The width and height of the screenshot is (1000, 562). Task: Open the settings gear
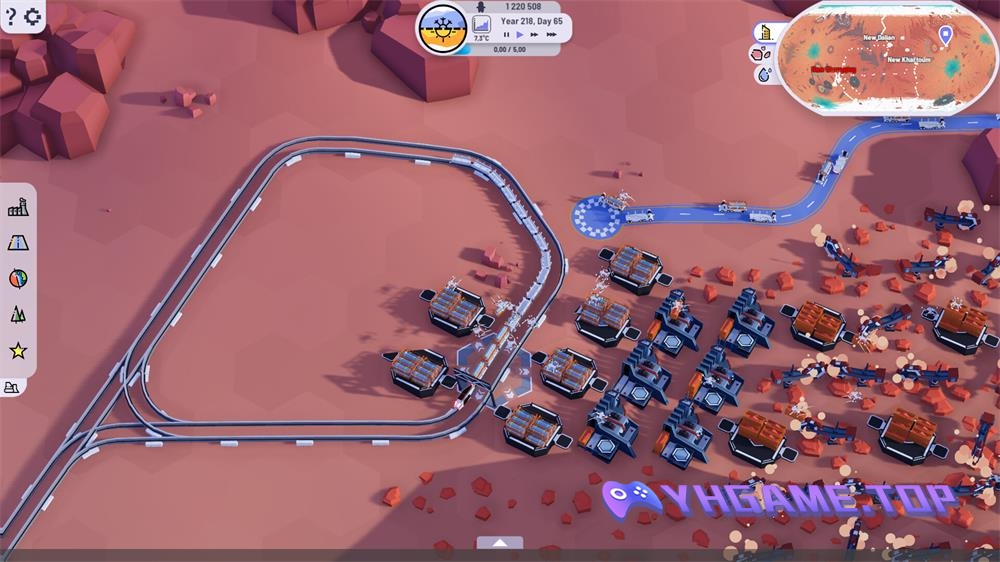click(x=32, y=16)
